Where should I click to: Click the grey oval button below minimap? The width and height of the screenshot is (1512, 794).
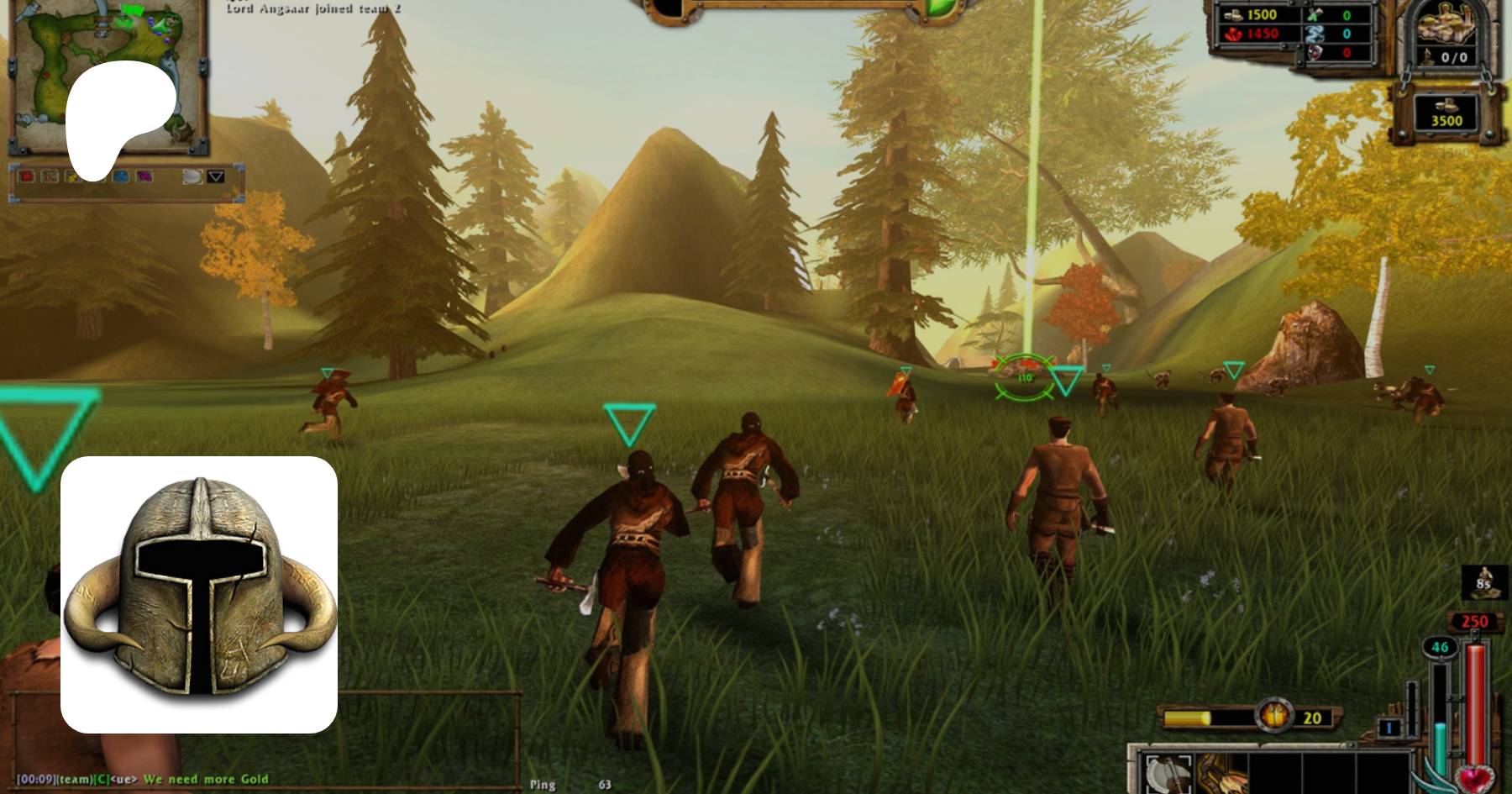click(192, 176)
